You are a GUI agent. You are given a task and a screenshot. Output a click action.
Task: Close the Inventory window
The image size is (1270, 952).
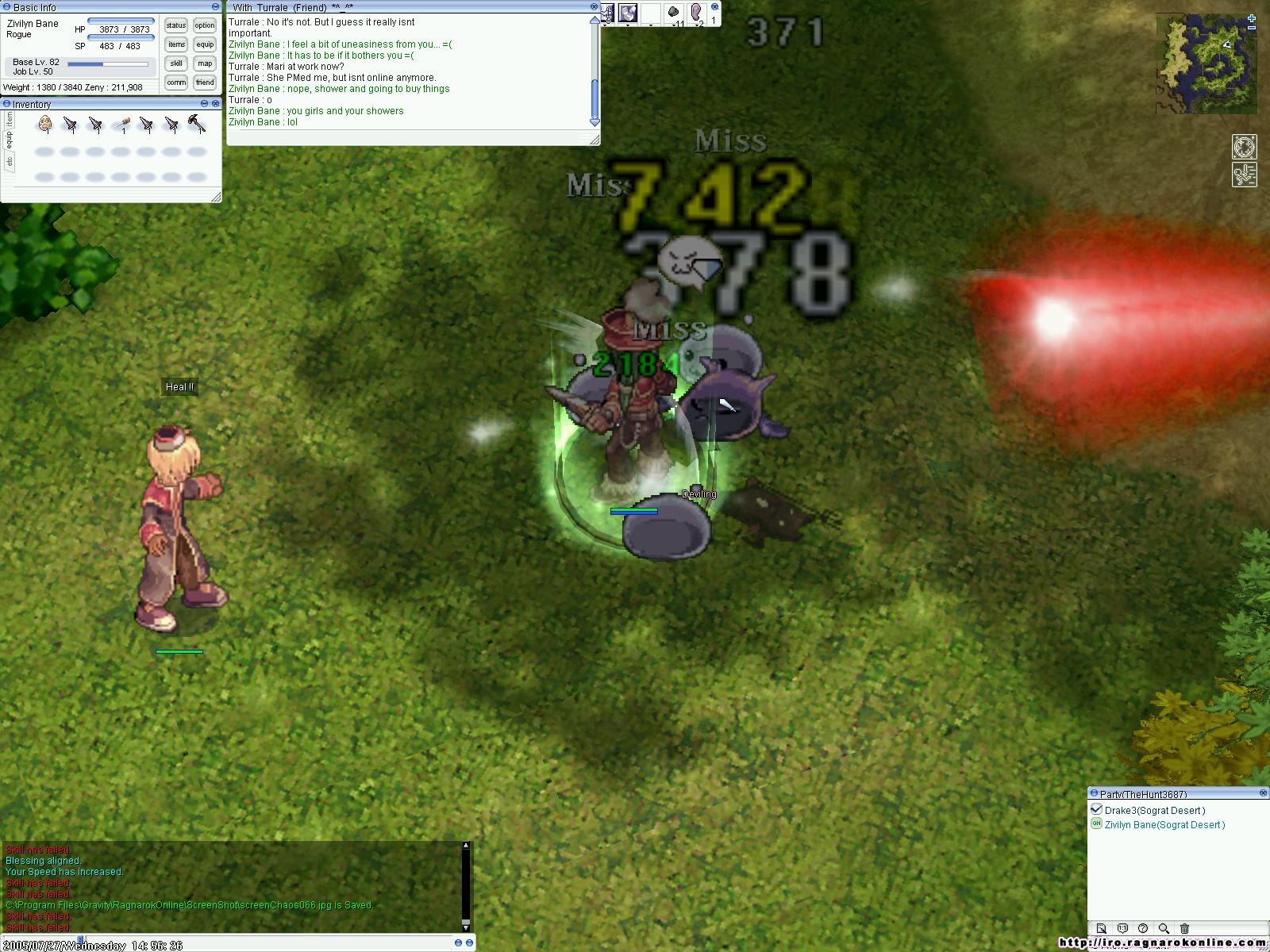tap(216, 104)
